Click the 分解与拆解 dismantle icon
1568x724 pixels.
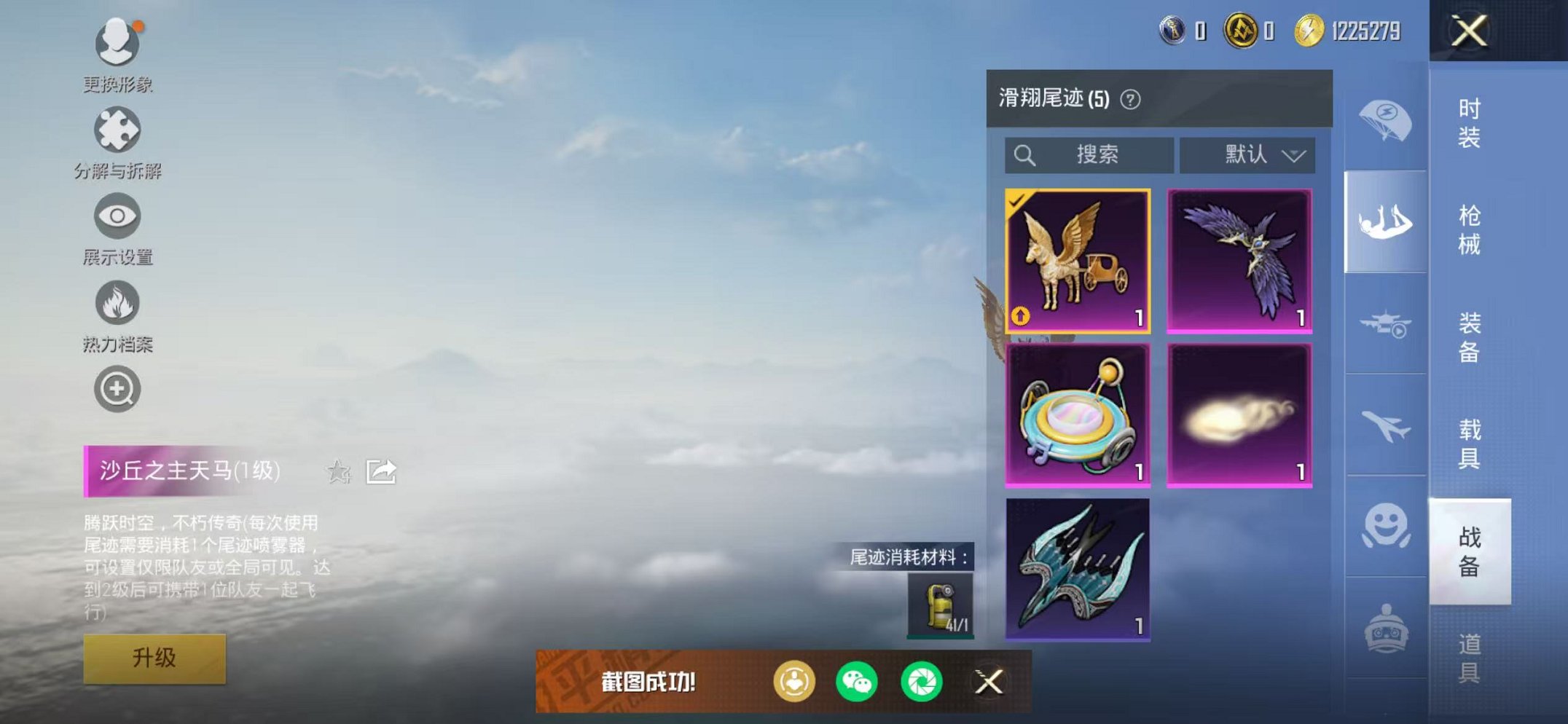point(119,130)
